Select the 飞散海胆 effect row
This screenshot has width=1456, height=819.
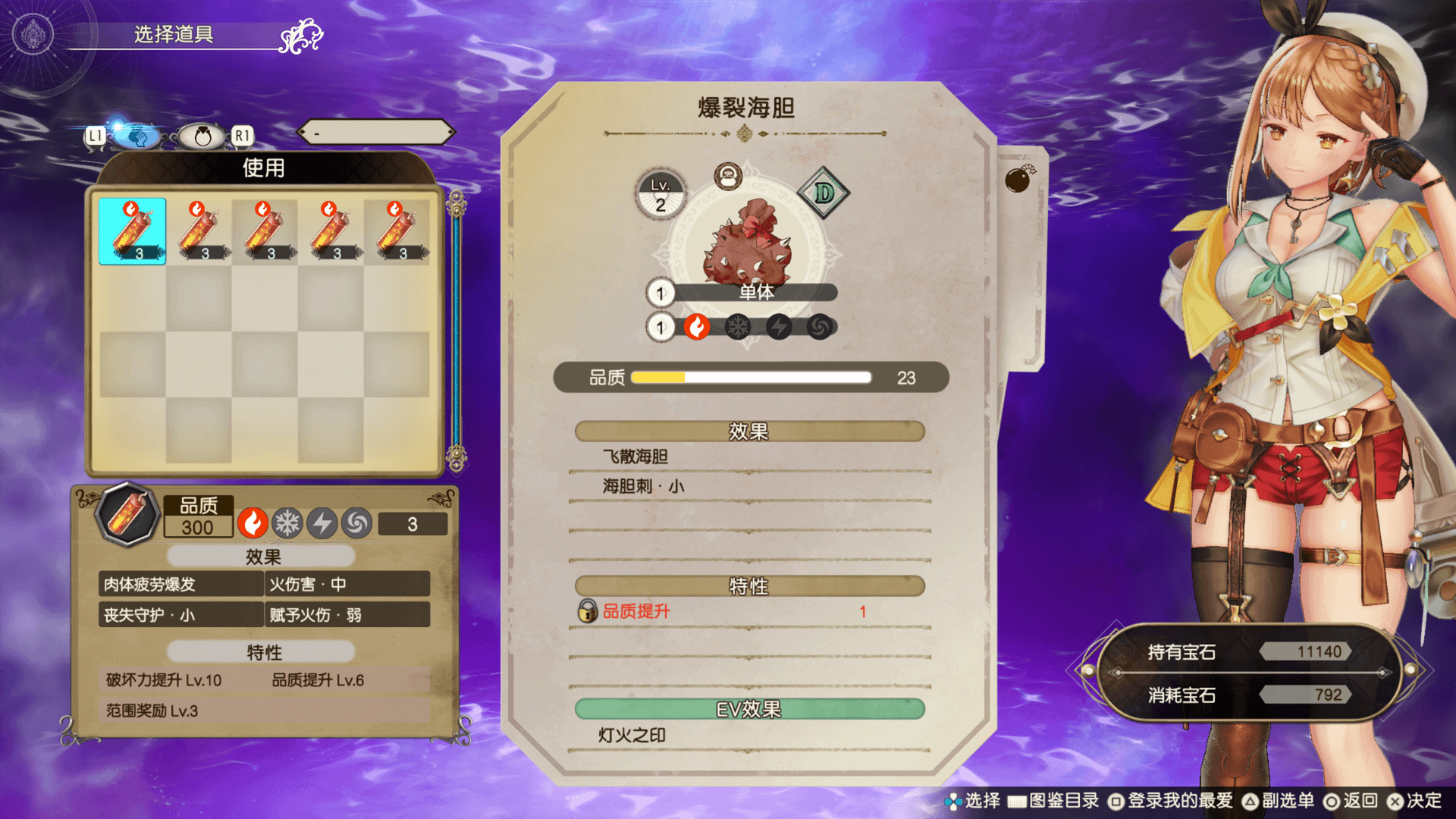(749, 457)
